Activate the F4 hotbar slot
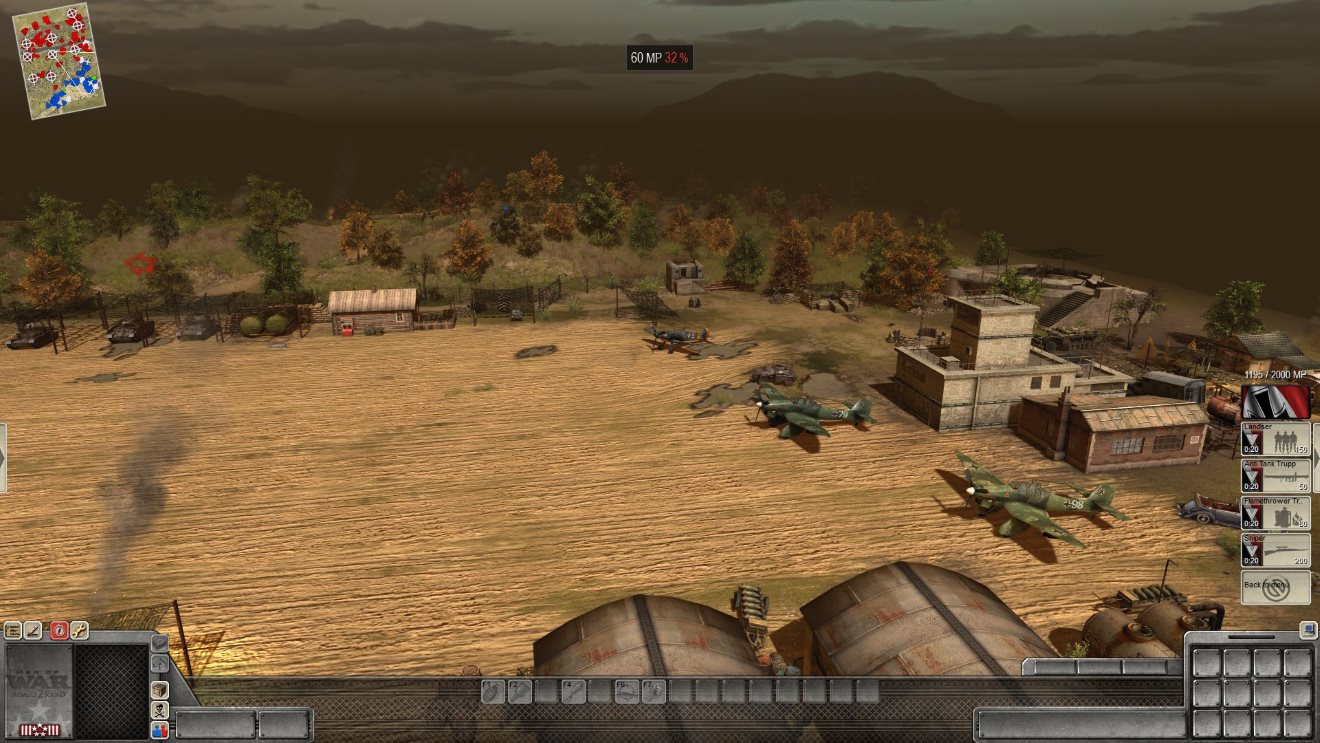The height and width of the screenshot is (743, 1320). 573,691
